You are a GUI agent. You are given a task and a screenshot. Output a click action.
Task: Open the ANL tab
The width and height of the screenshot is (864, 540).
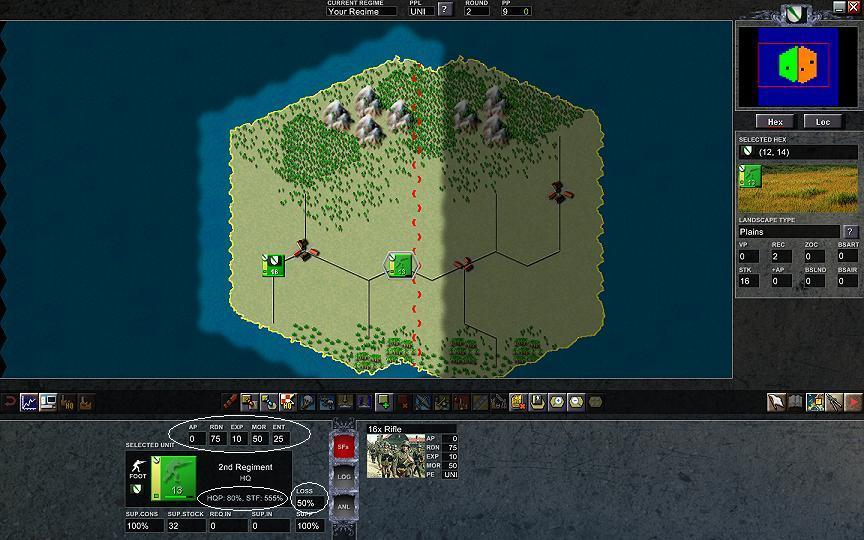(x=342, y=506)
